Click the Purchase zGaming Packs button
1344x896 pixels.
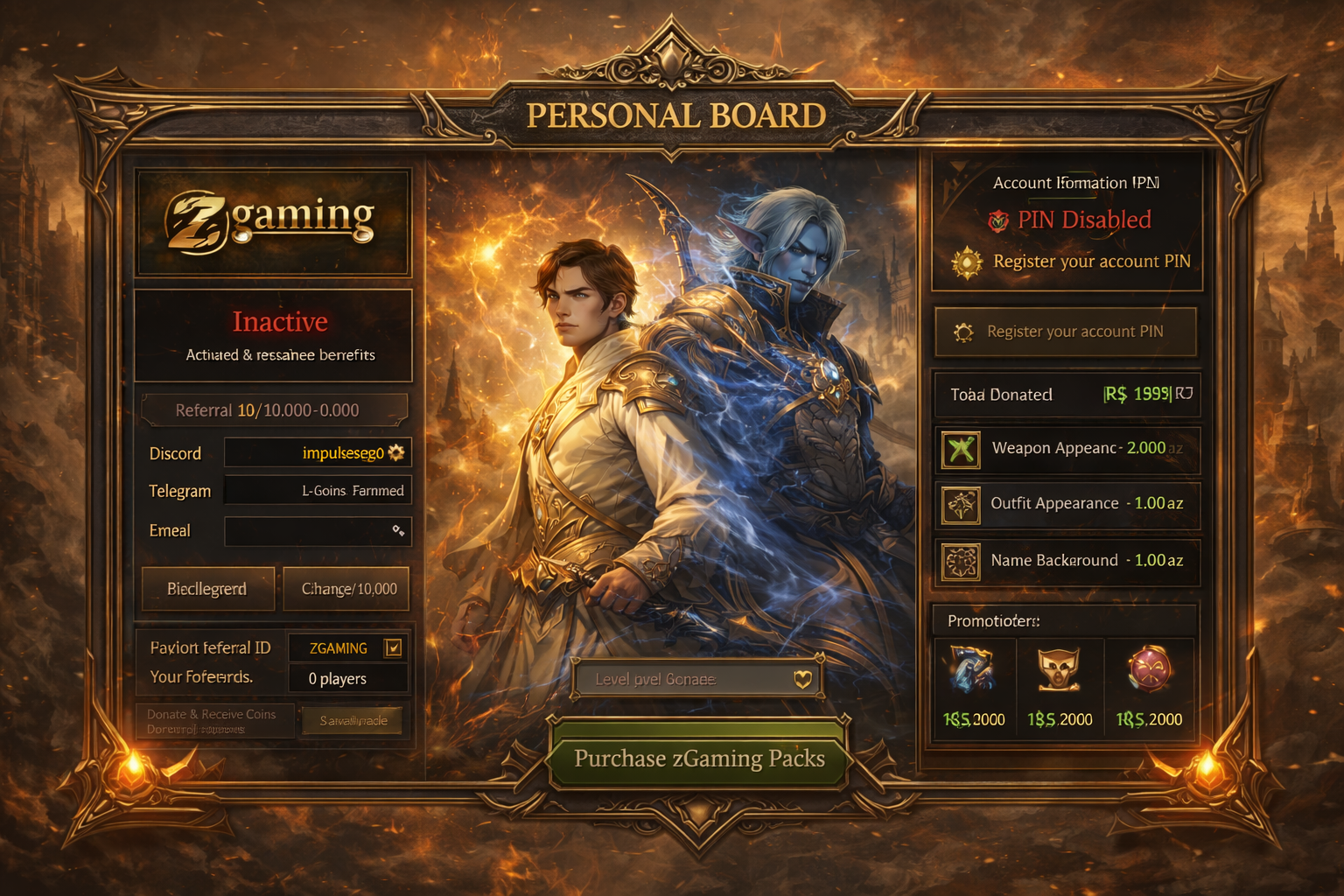(x=698, y=758)
